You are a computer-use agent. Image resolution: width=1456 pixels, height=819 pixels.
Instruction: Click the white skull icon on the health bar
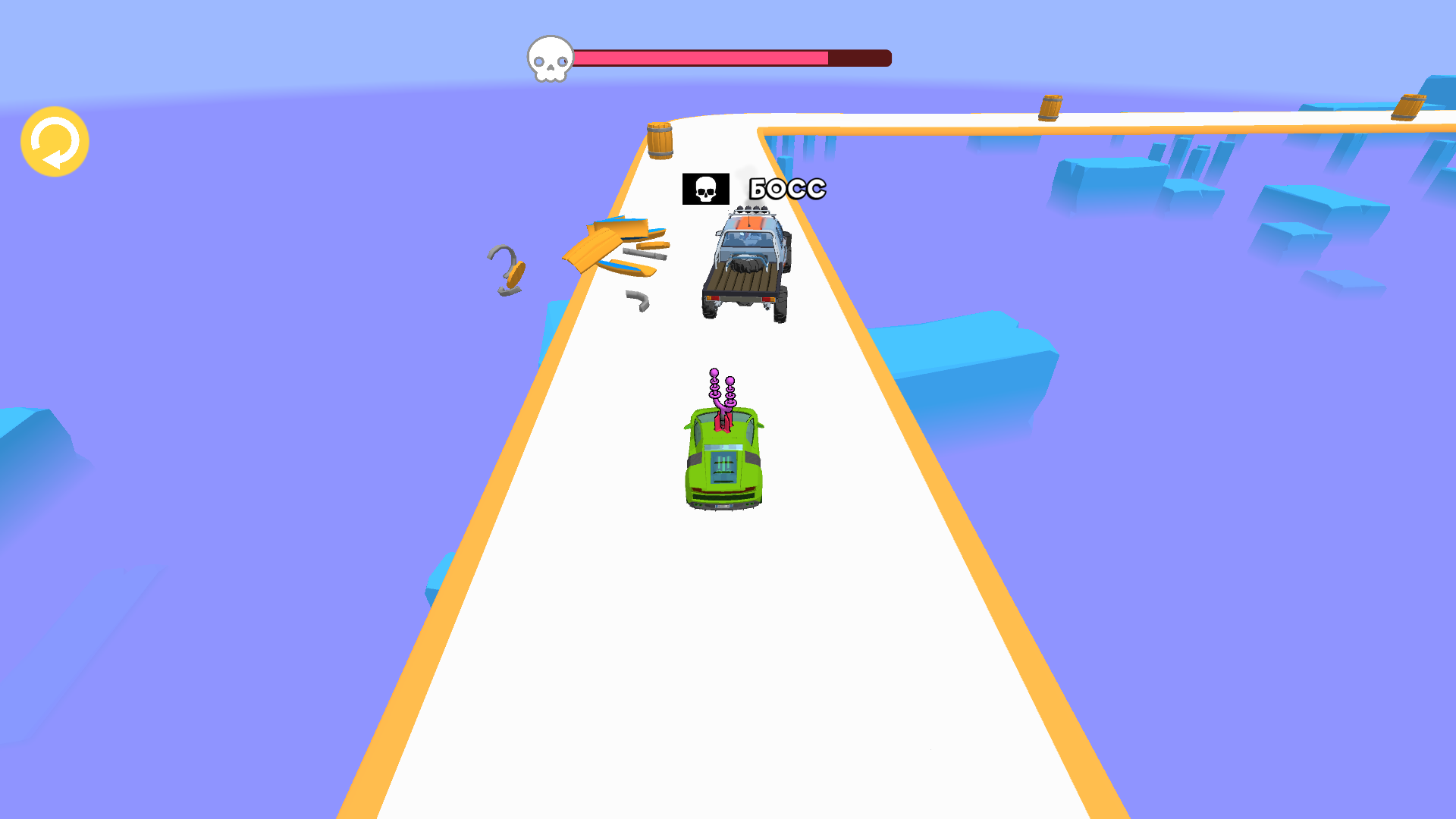(x=550, y=57)
